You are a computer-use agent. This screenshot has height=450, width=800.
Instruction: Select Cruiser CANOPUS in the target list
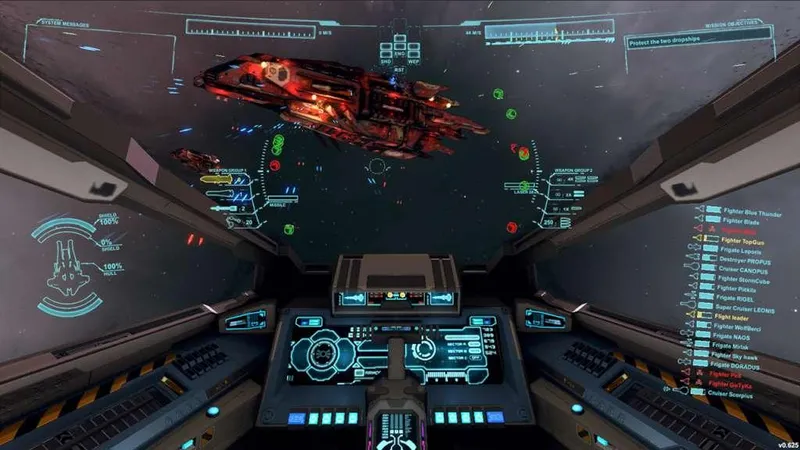coord(741,269)
